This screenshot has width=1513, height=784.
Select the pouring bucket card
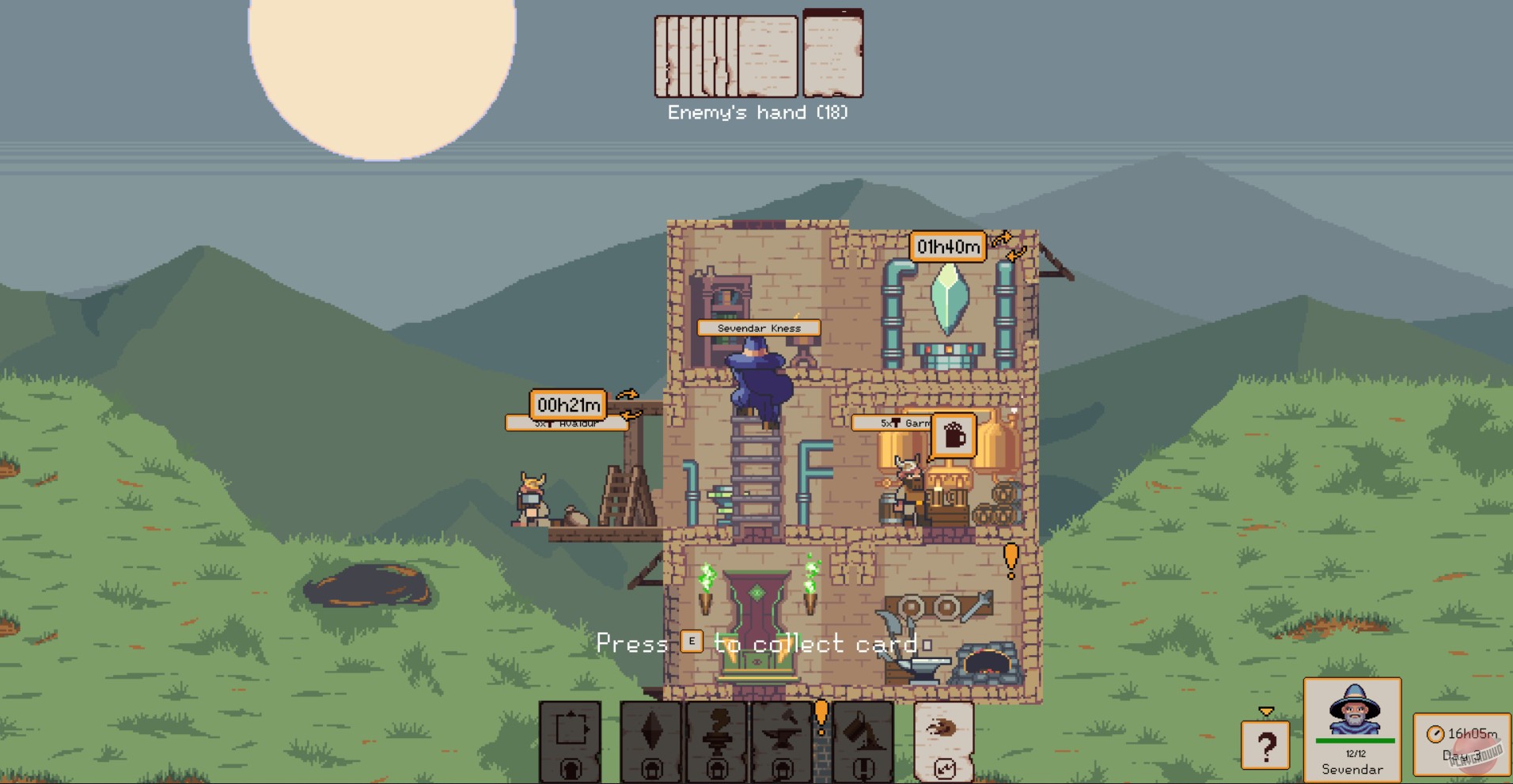click(x=863, y=740)
